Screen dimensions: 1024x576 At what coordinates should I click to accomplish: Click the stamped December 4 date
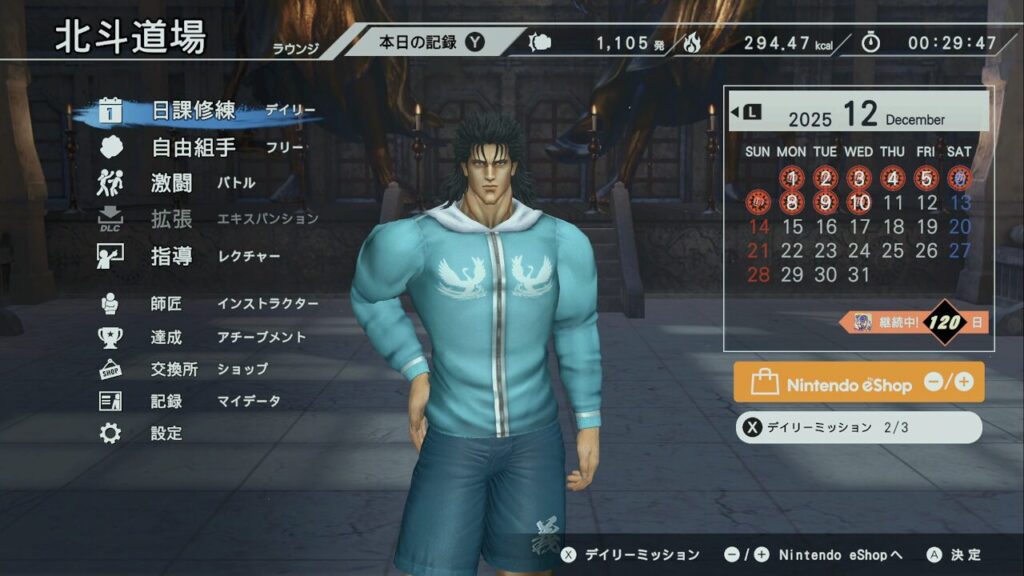click(x=892, y=179)
